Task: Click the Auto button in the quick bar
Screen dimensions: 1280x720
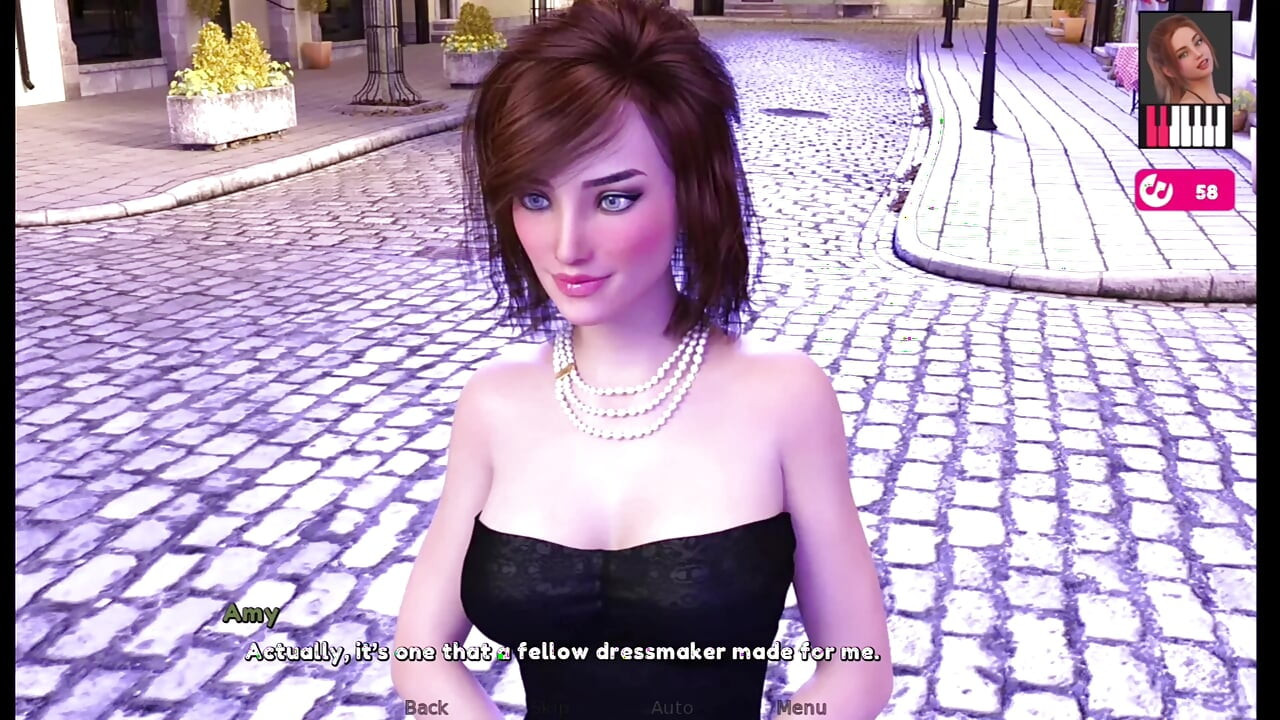Action: (672, 707)
